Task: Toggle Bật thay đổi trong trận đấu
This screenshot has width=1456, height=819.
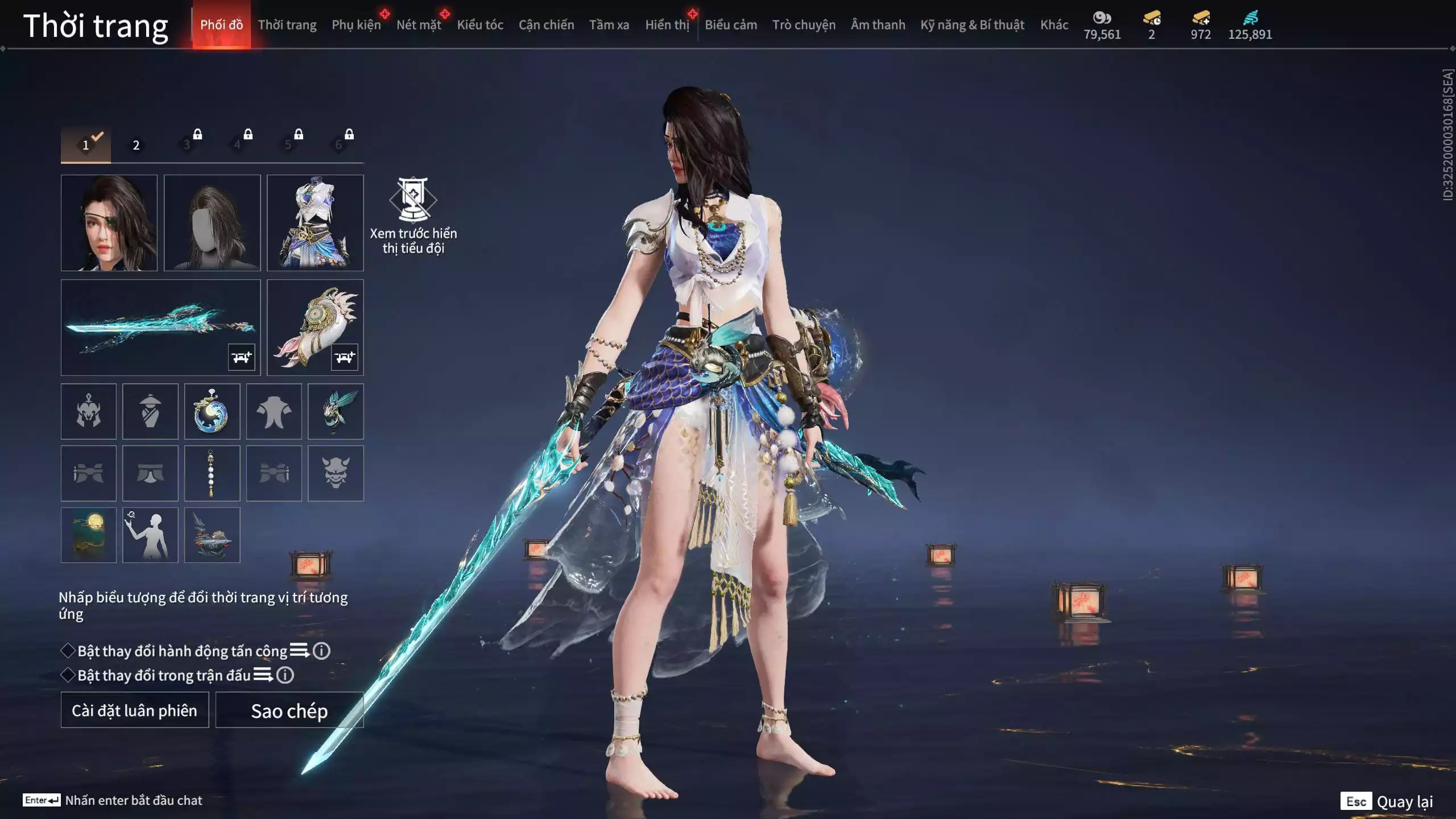Action: click(68, 675)
